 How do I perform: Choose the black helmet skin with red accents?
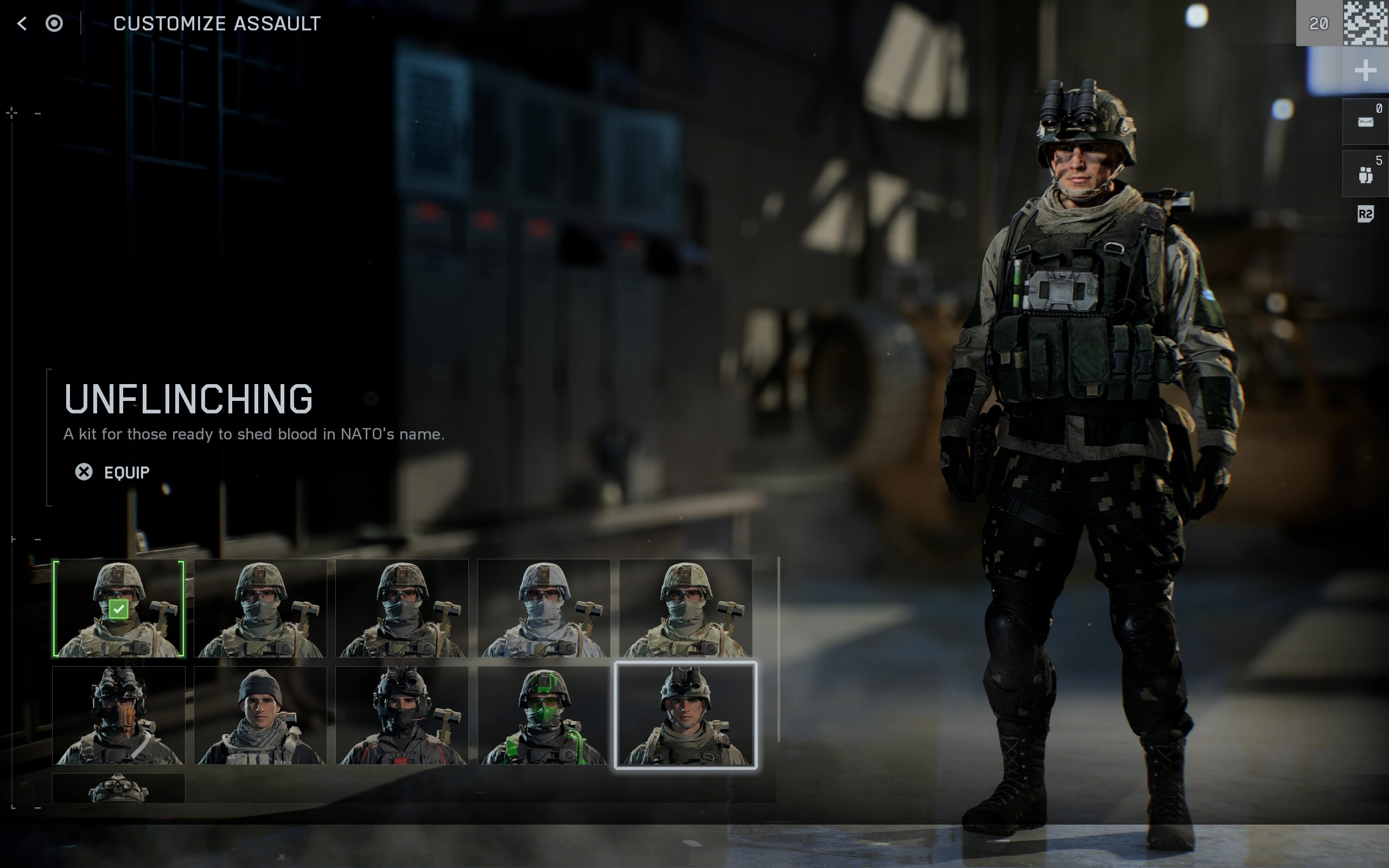coord(402,716)
